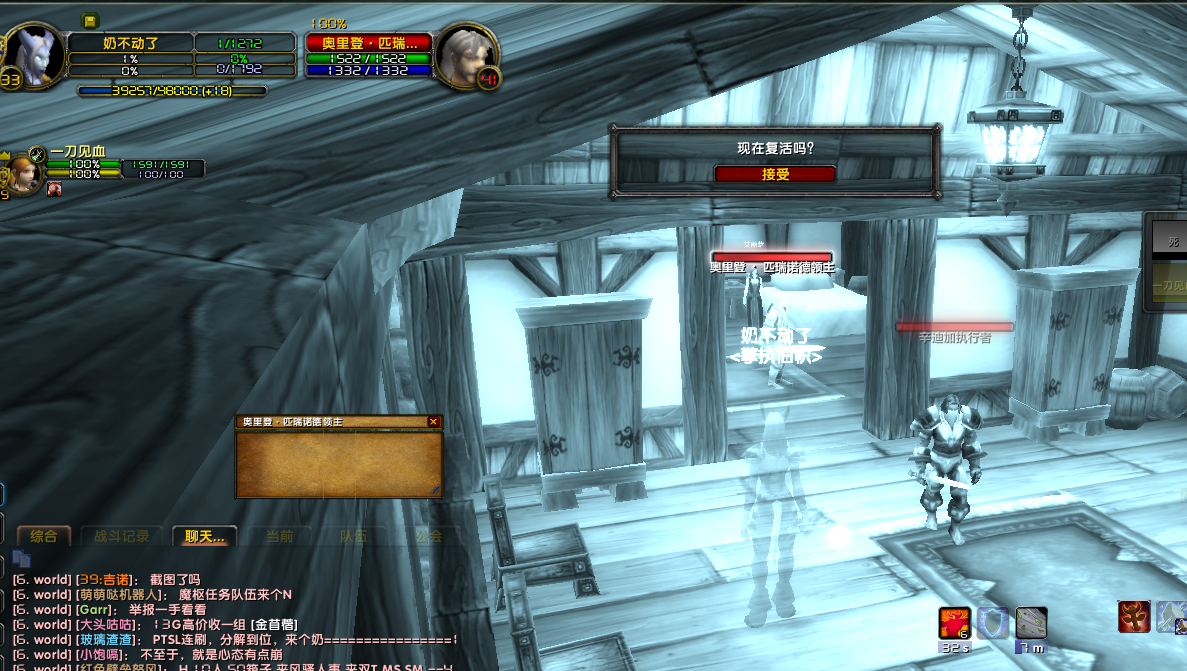1187x671 pixels.
Task: Click the player portrait 奶不动了
Action: (x=33, y=55)
